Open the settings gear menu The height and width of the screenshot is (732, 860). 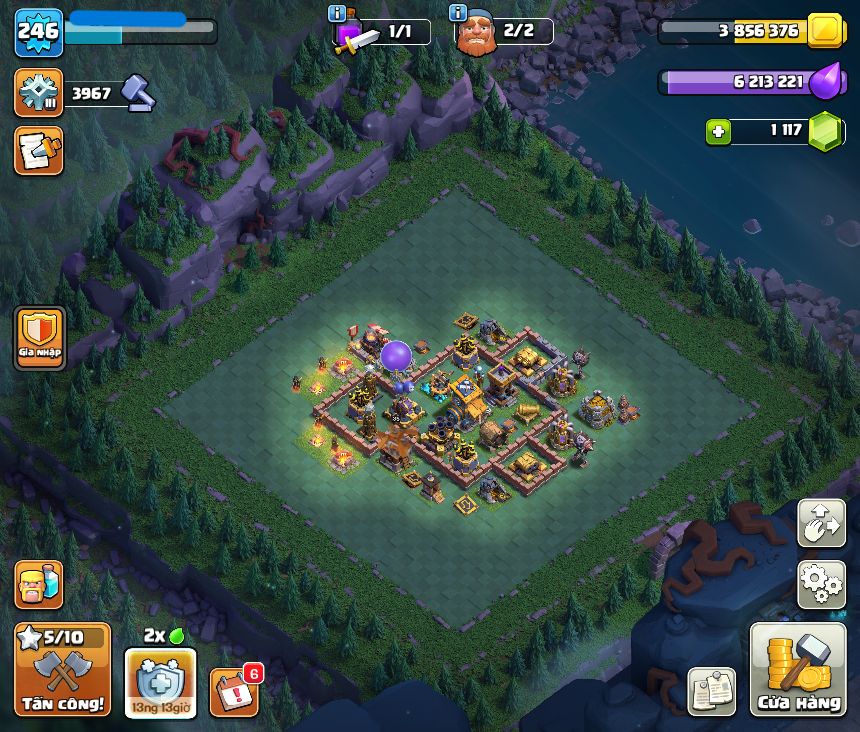(x=821, y=584)
